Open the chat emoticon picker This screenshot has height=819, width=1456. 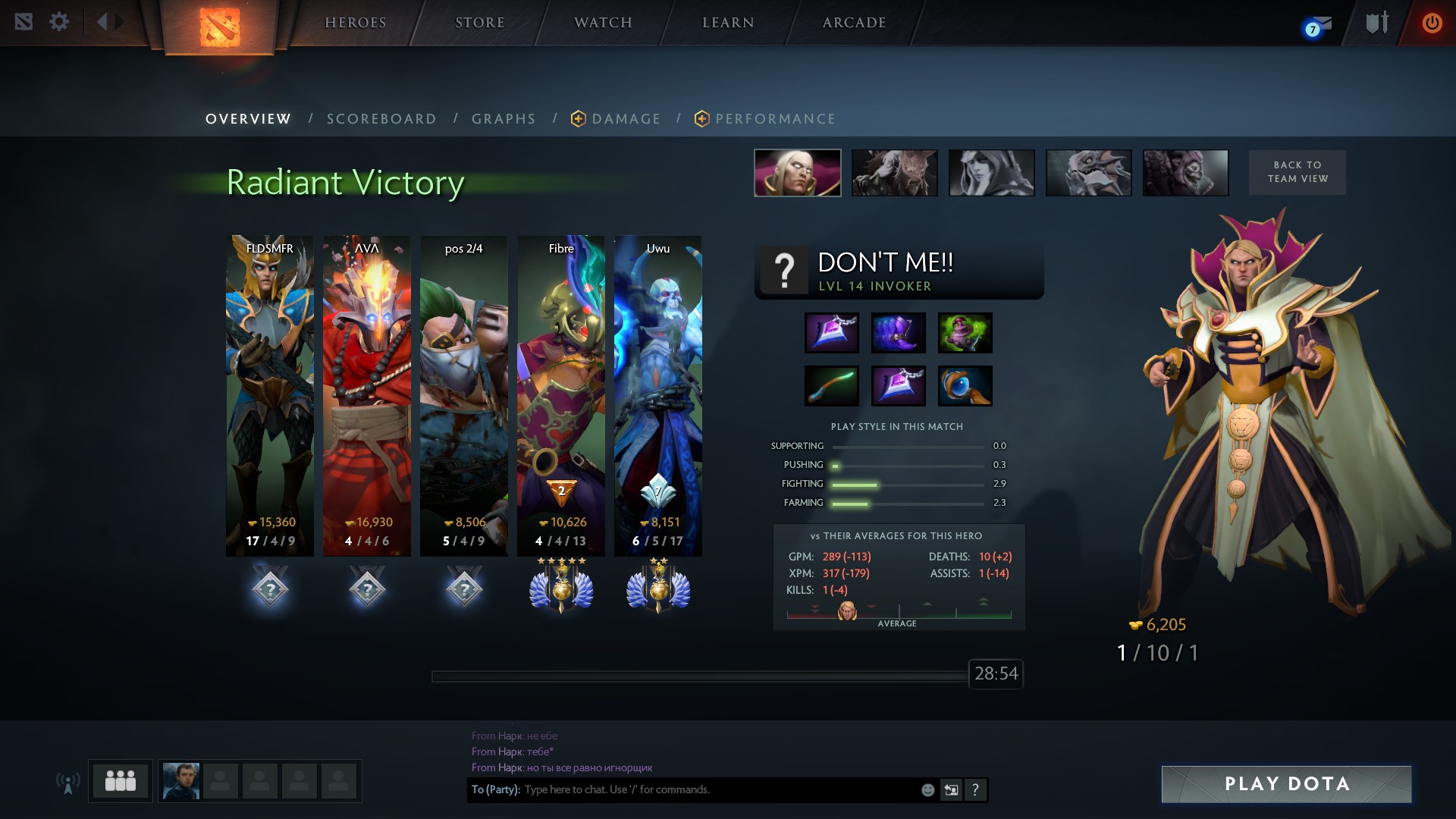pos(927,790)
